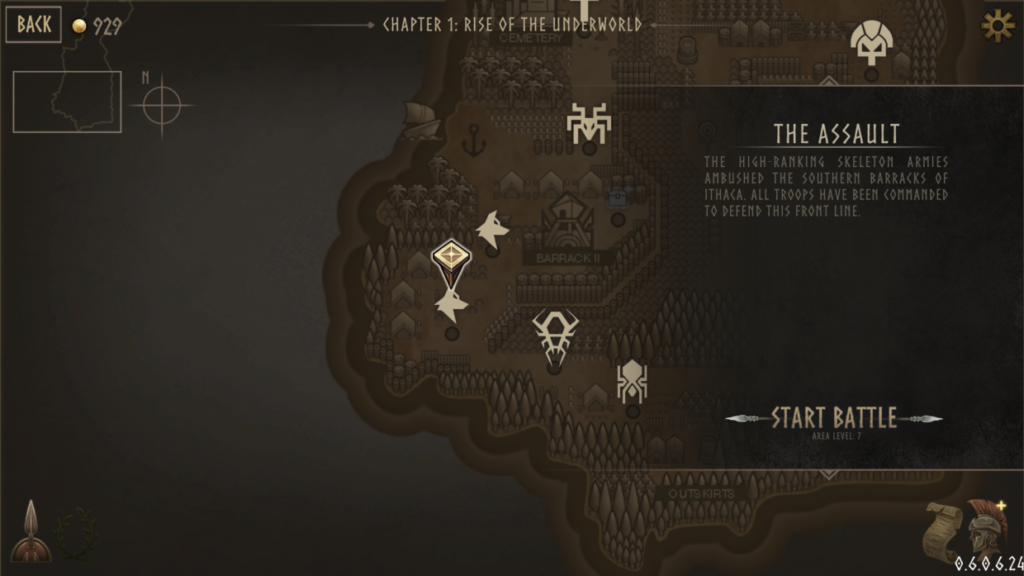
Task: Click the region outline minimap
Action: (x=67, y=101)
